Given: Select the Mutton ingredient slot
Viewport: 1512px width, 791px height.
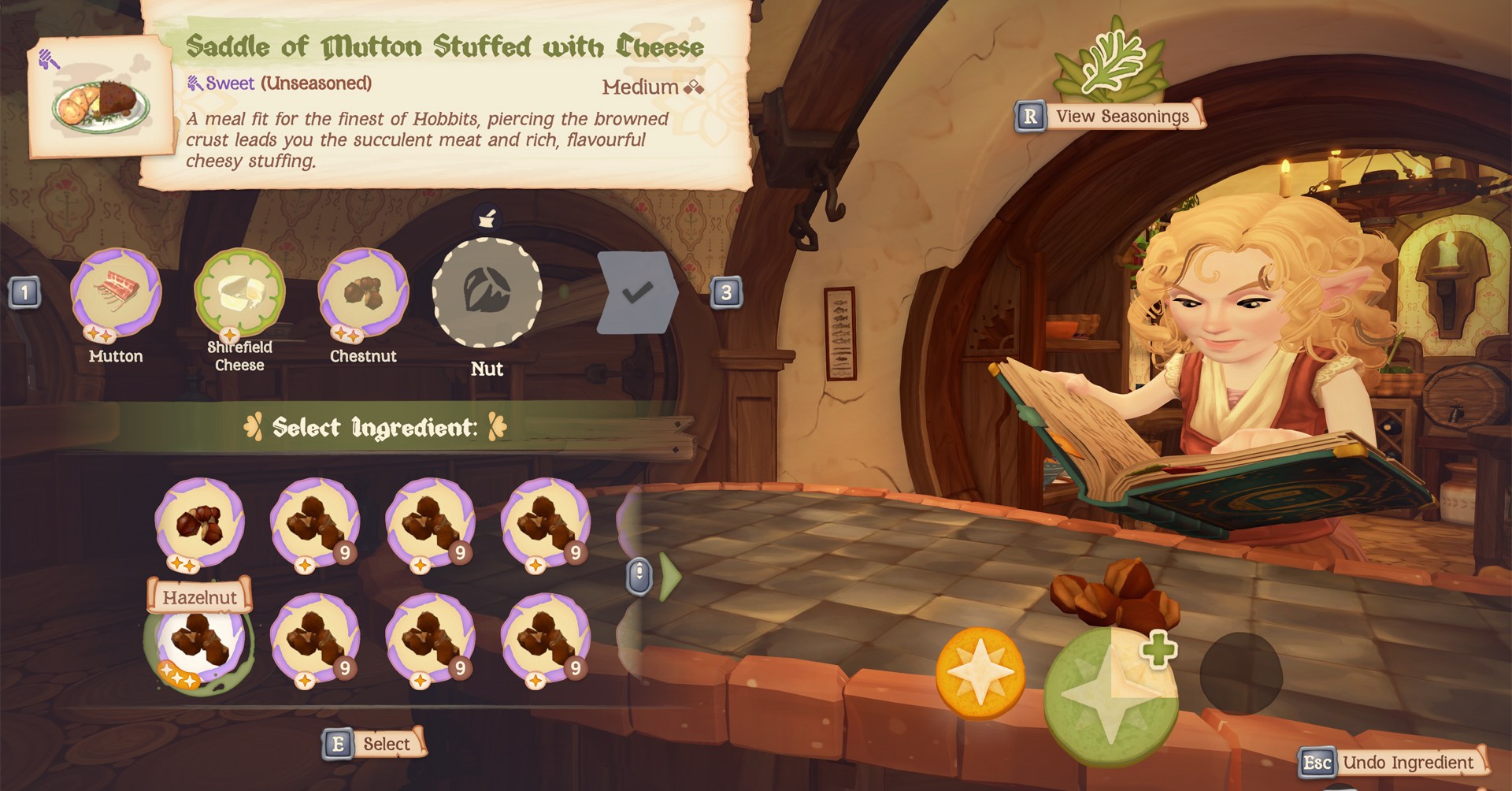Looking at the screenshot, I should [x=116, y=293].
